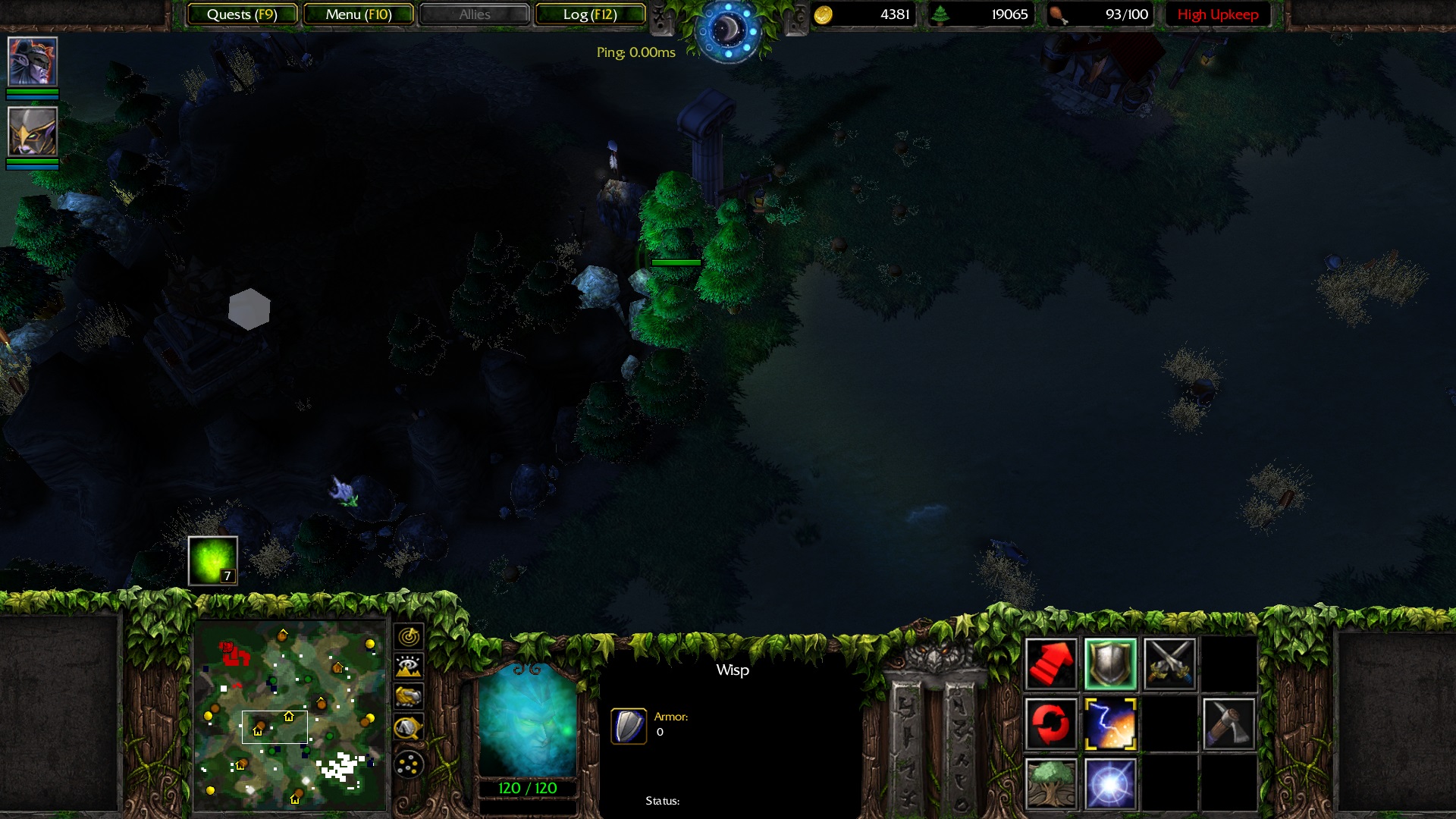This screenshot has width=1456, height=819.
Task: Activate the minimap ping signal icon
Action: pyautogui.click(x=407, y=637)
